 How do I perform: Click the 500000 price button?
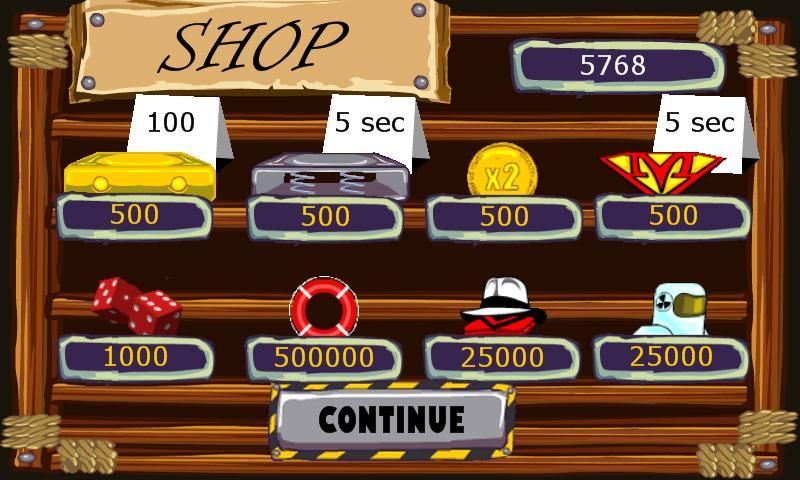coord(324,358)
